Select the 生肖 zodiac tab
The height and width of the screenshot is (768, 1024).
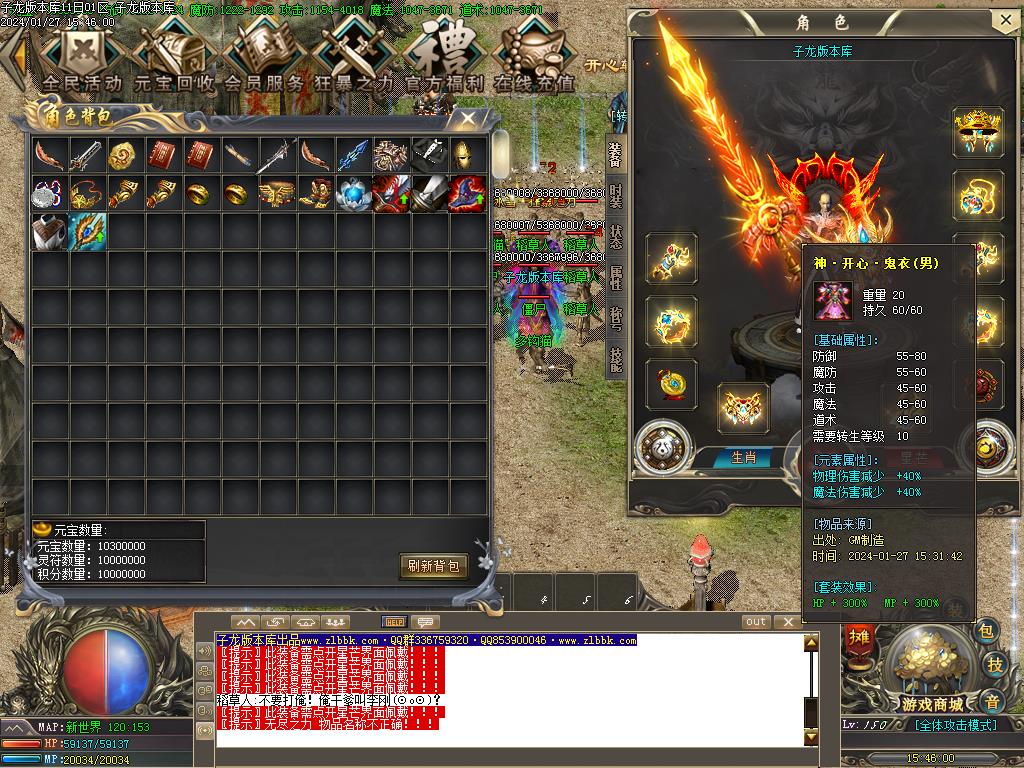point(743,457)
